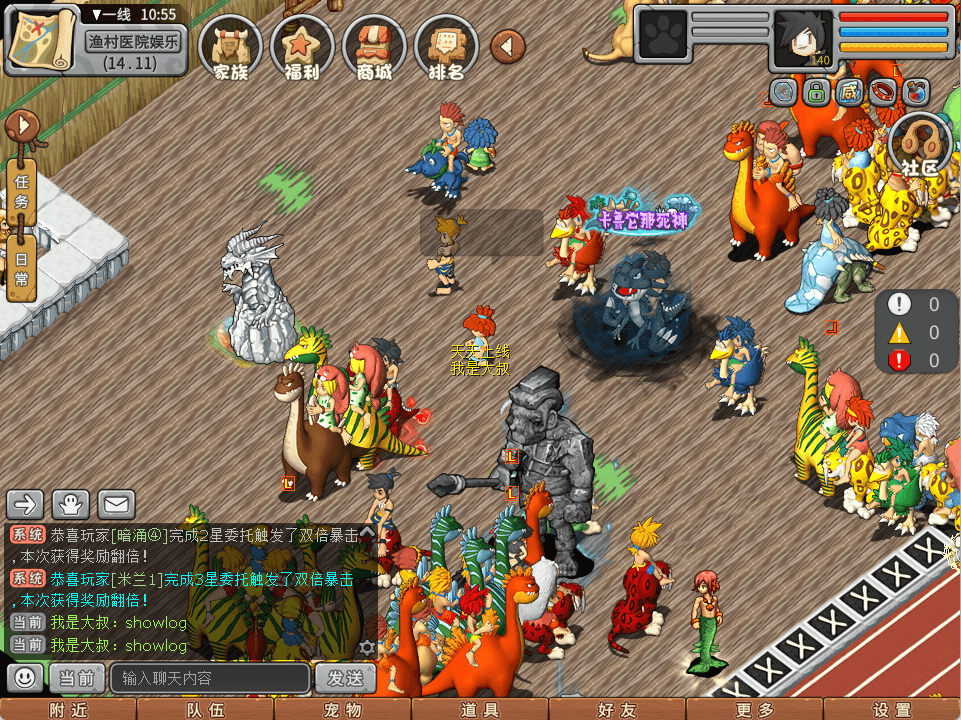Open the 任务 (quest) side tab

(22, 186)
